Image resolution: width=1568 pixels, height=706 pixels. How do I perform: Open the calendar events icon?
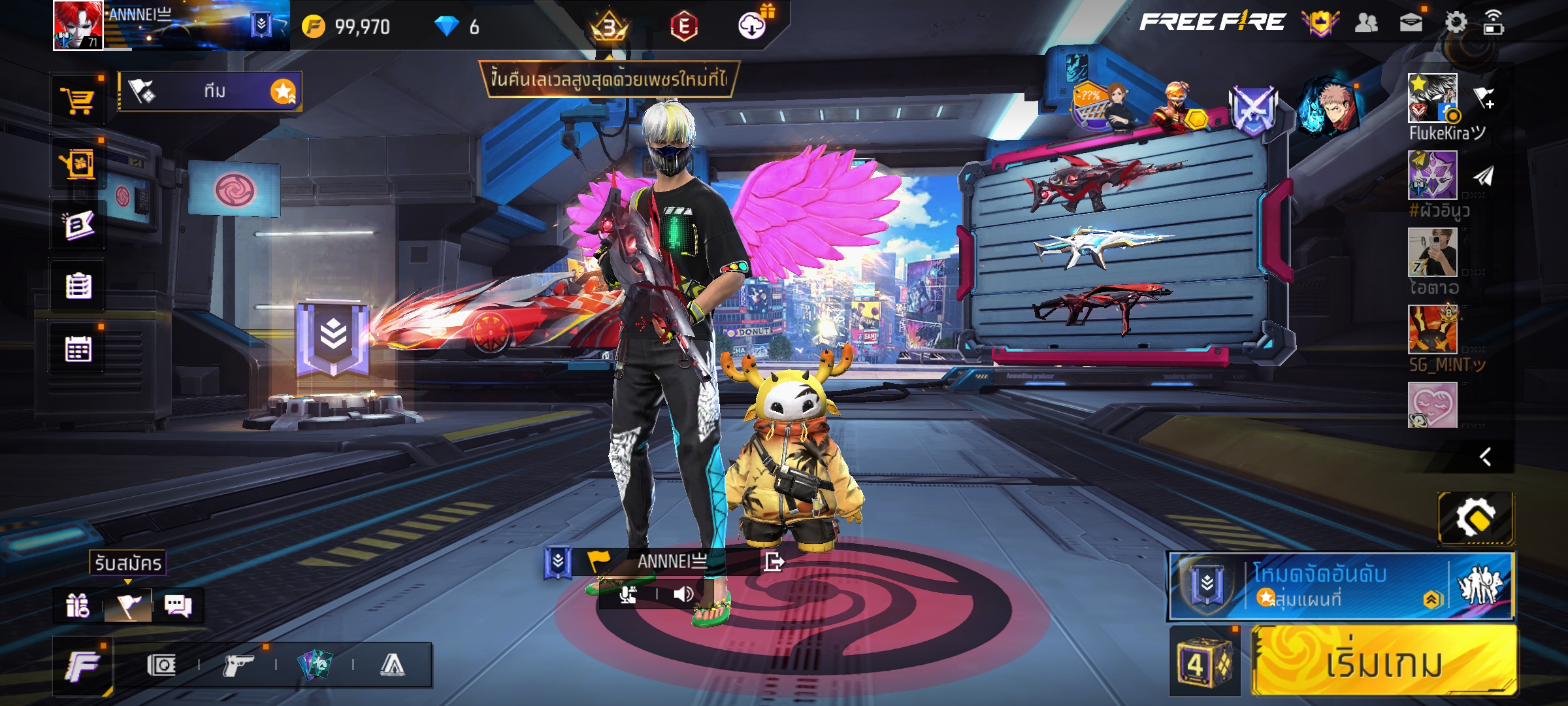tap(78, 349)
